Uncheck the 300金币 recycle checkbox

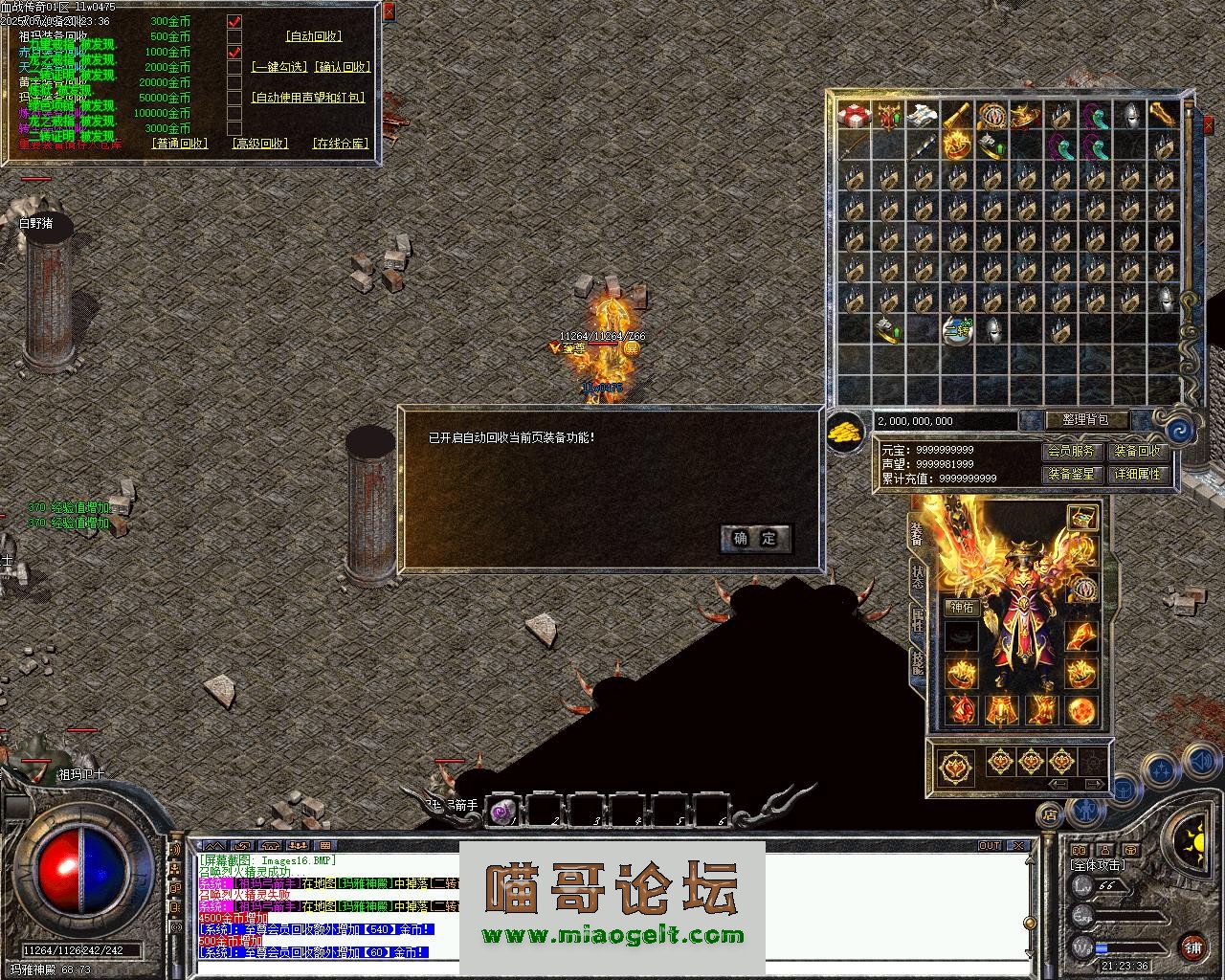pyautogui.click(x=234, y=21)
